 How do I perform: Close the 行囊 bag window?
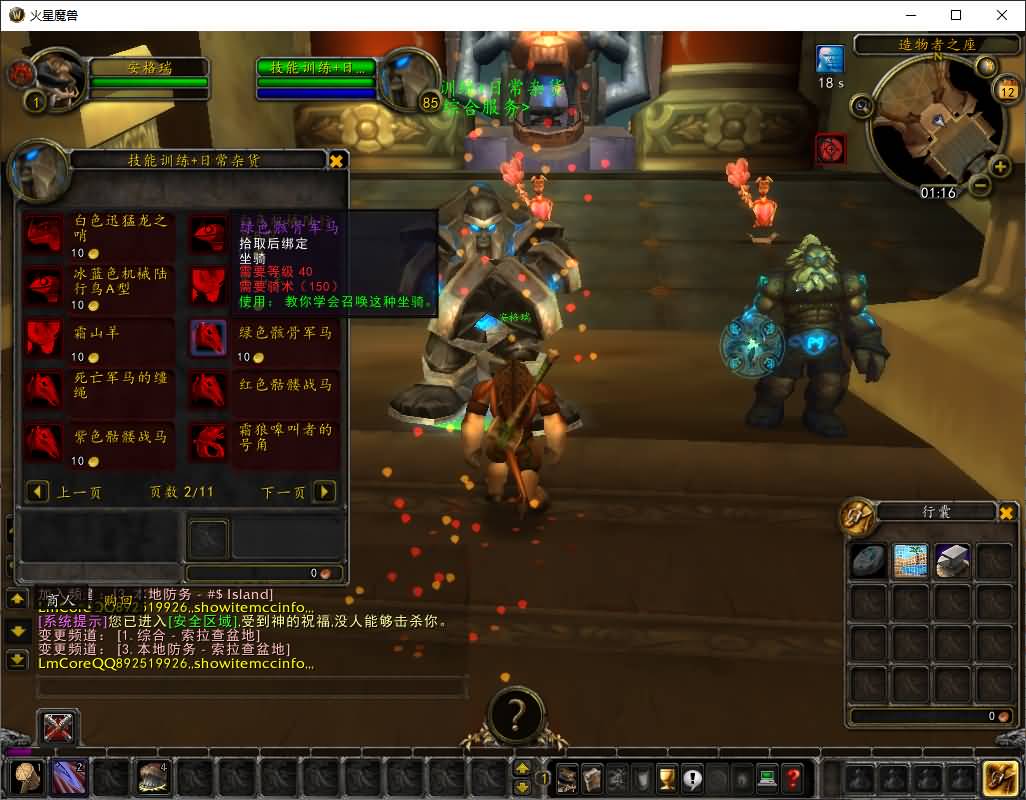coord(1007,513)
